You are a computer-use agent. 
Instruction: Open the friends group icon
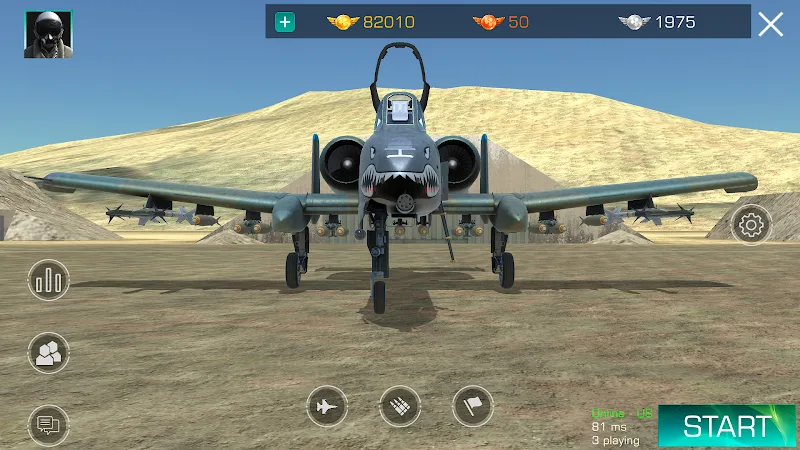[x=48, y=352]
